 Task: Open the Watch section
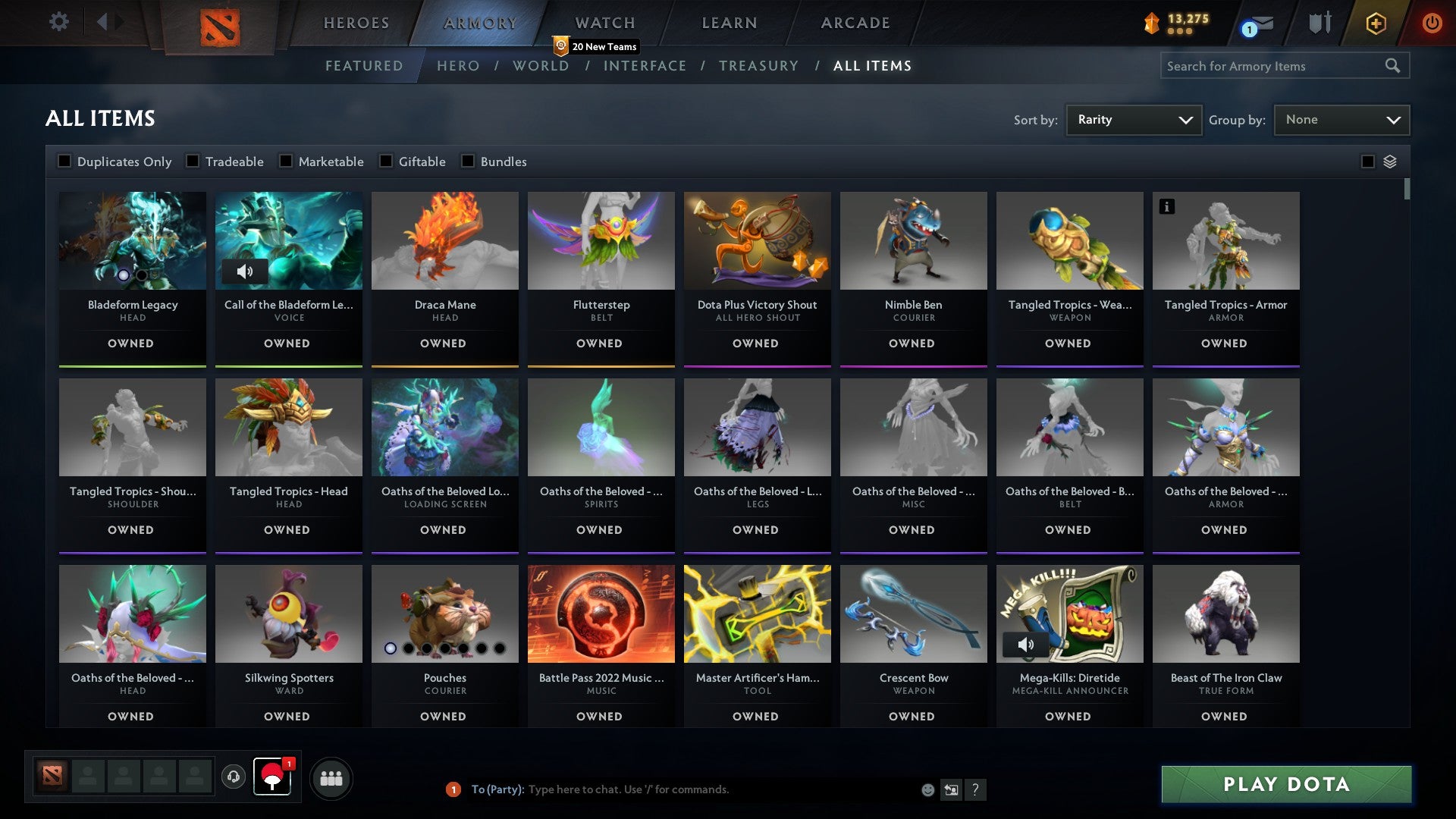603,23
